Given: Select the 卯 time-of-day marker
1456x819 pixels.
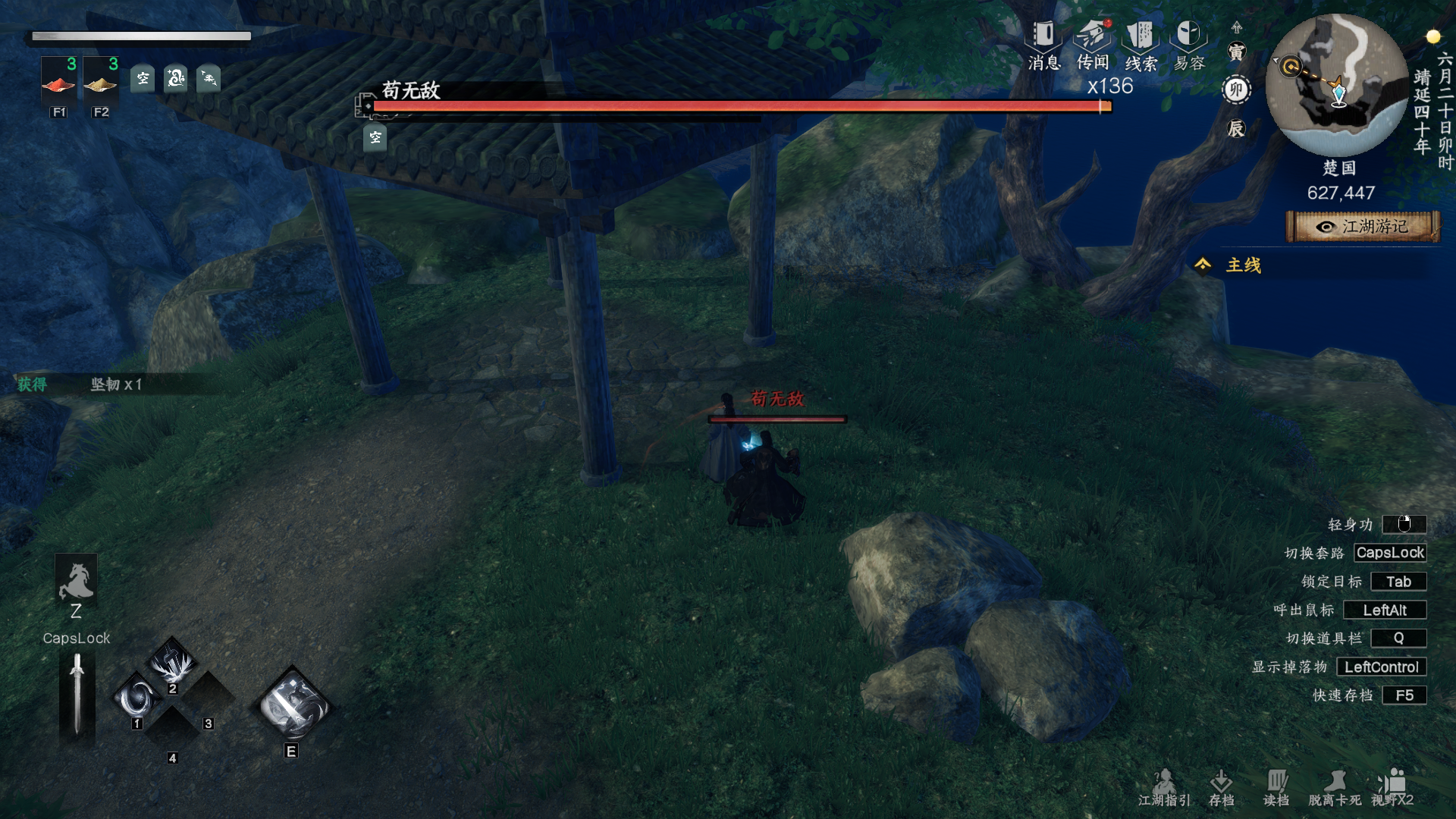Looking at the screenshot, I should coord(1236,90).
